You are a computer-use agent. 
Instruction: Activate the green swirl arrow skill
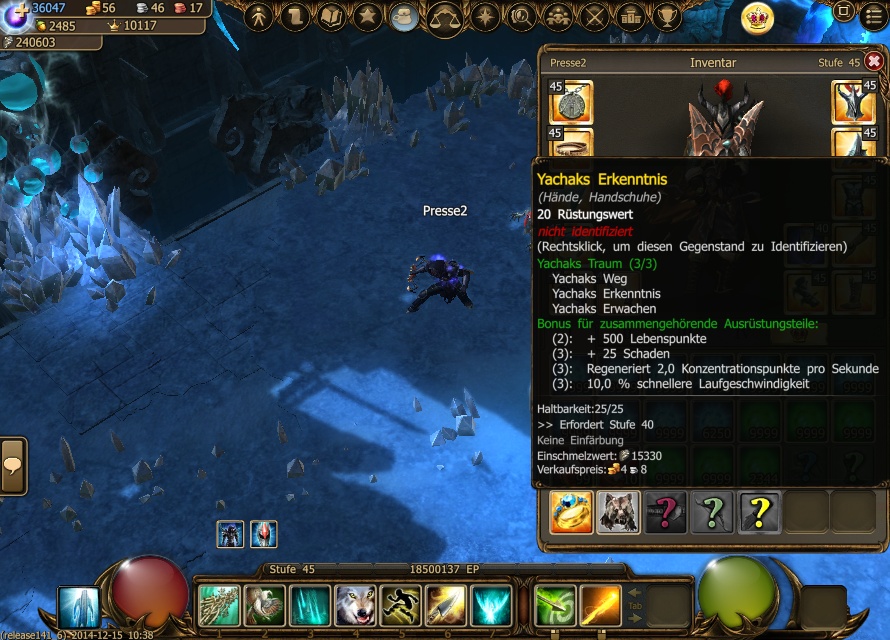coord(555,605)
